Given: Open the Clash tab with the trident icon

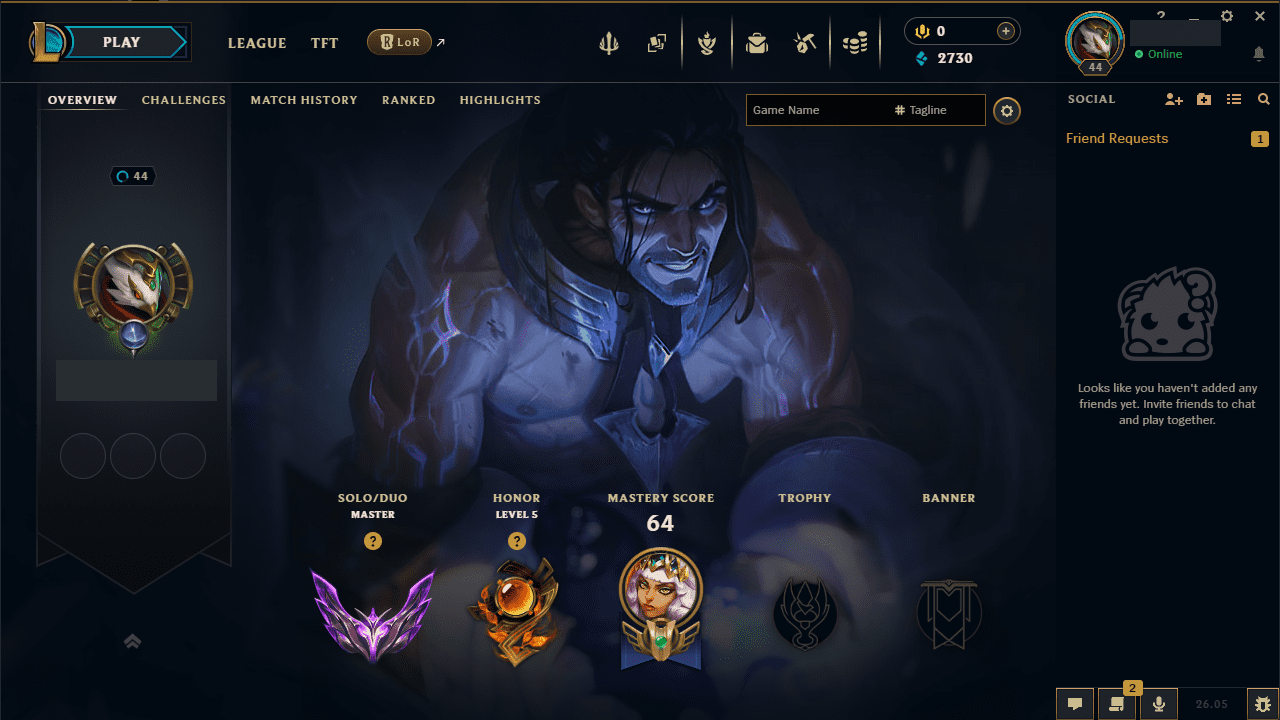Looking at the screenshot, I should pyautogui.click(x=609, y=42).
